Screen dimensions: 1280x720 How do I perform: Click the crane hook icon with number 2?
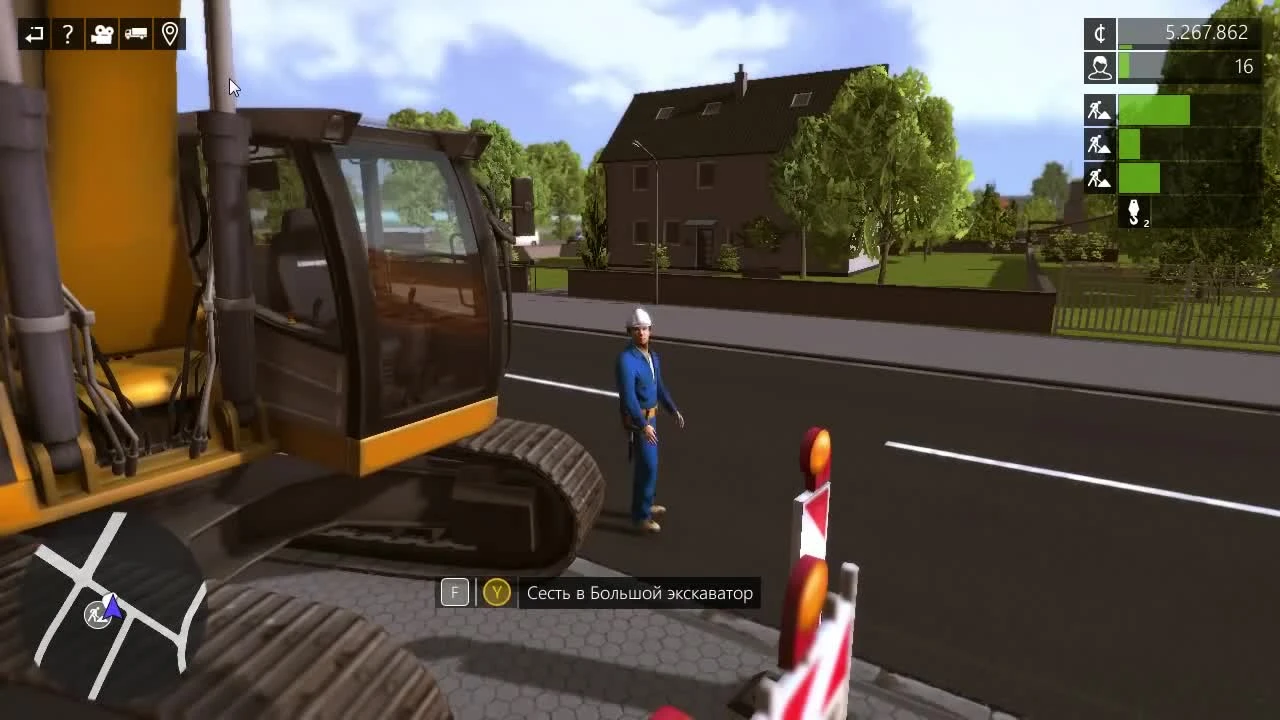(x=1133, y=211)
